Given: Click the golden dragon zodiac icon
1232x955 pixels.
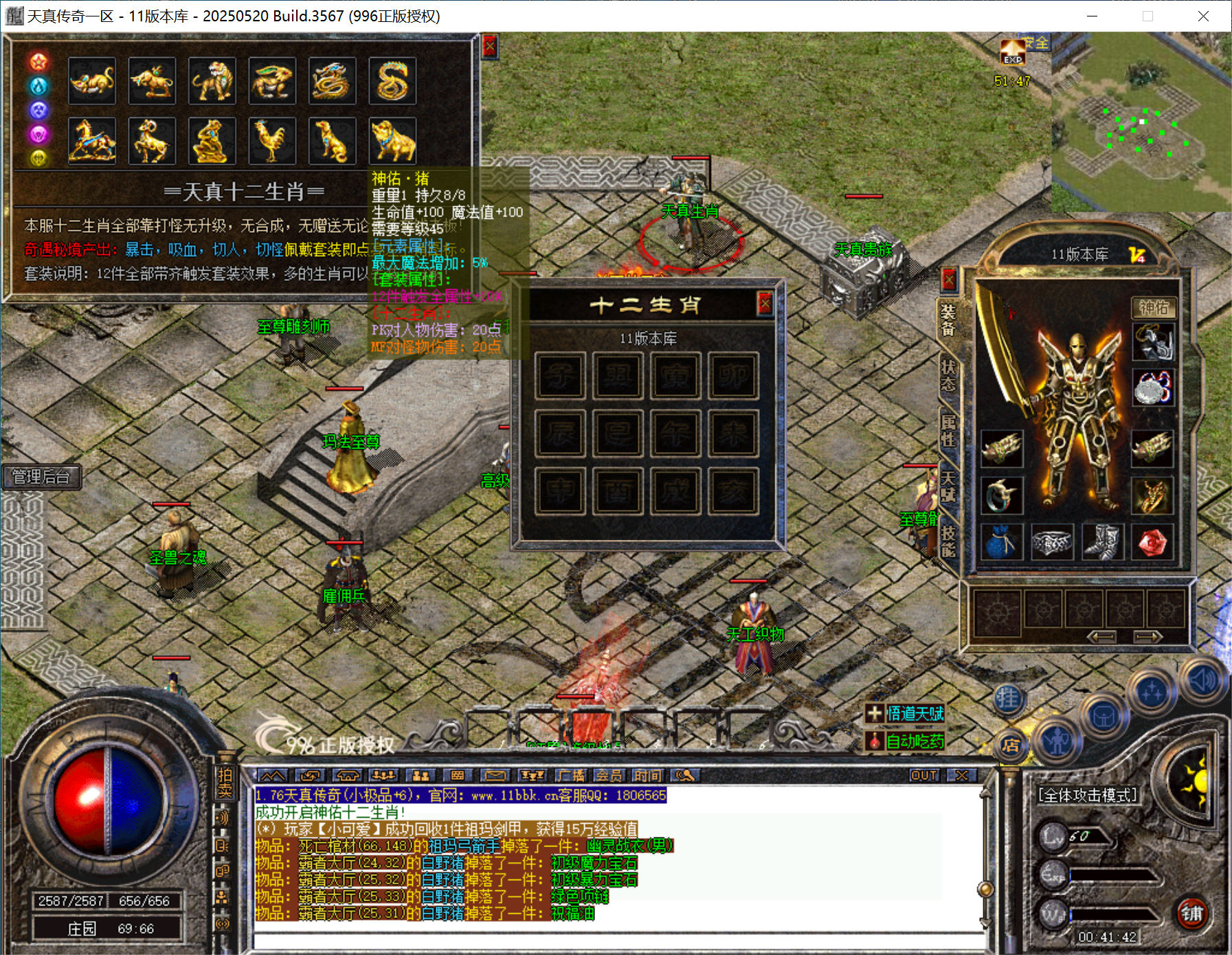Looking at the screenshot, I should [332, 81].
